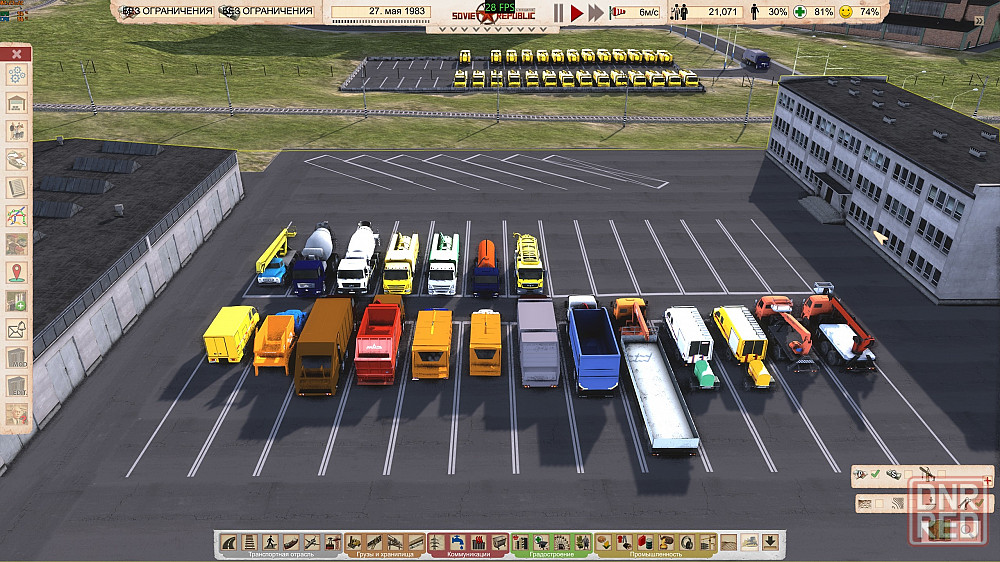Select the water tap utilities tool
1000x562 pixels.
tap(456, 542)
